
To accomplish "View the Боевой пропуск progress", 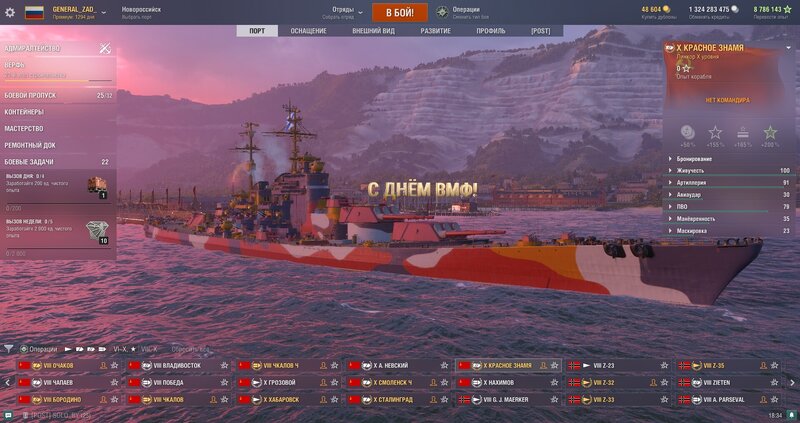I will pos(30,95).
